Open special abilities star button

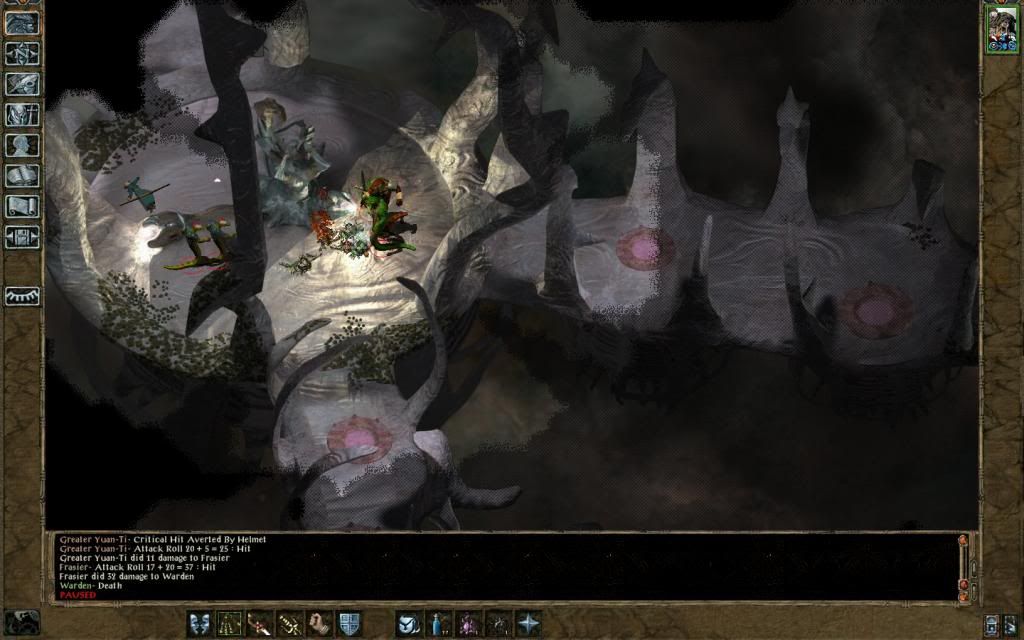click(x=527, y=623)
